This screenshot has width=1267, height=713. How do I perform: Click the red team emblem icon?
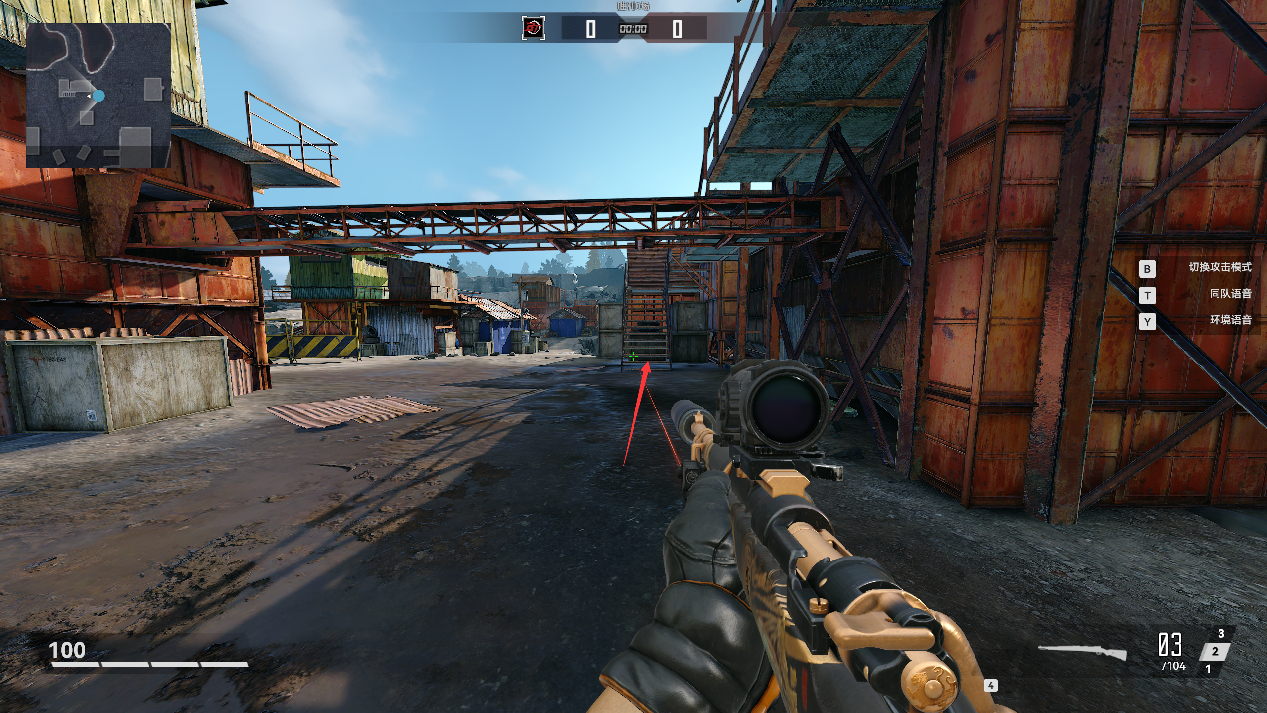pos(533,29)
